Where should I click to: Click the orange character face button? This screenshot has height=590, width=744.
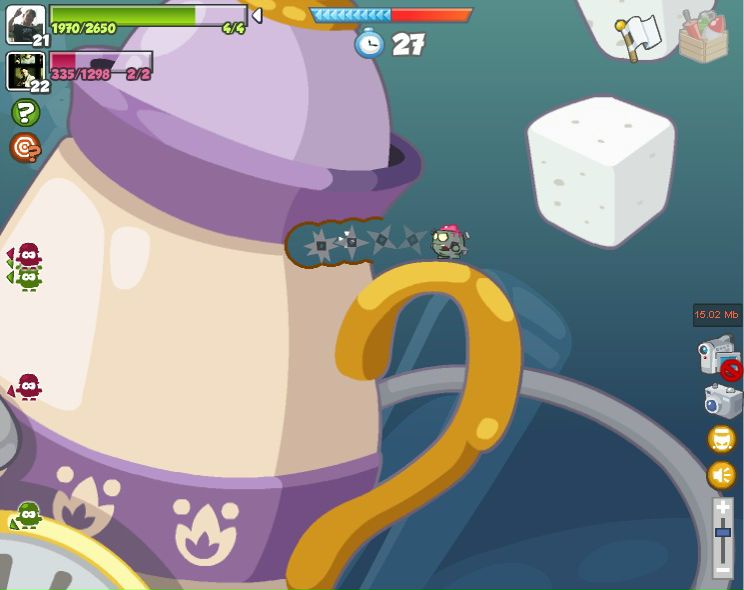coord(722,439)
